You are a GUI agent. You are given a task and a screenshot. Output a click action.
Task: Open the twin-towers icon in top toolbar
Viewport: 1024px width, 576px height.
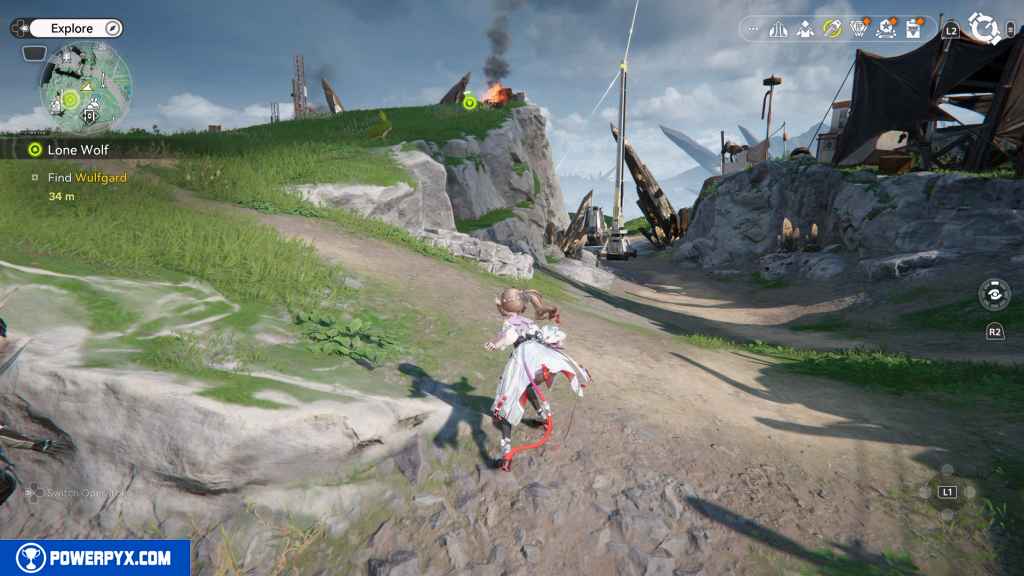[778, 29]
